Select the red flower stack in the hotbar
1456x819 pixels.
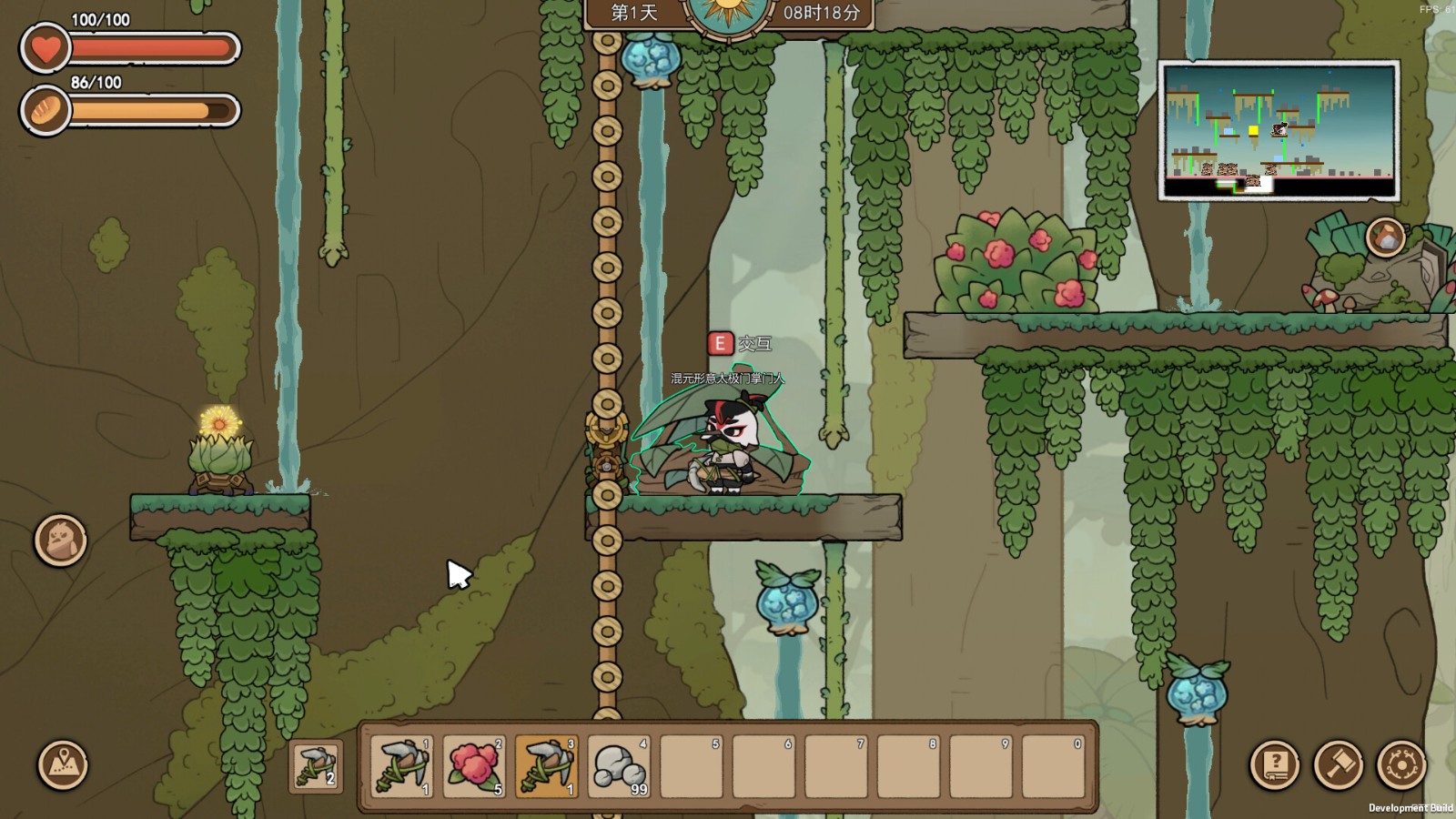point(474,766)
